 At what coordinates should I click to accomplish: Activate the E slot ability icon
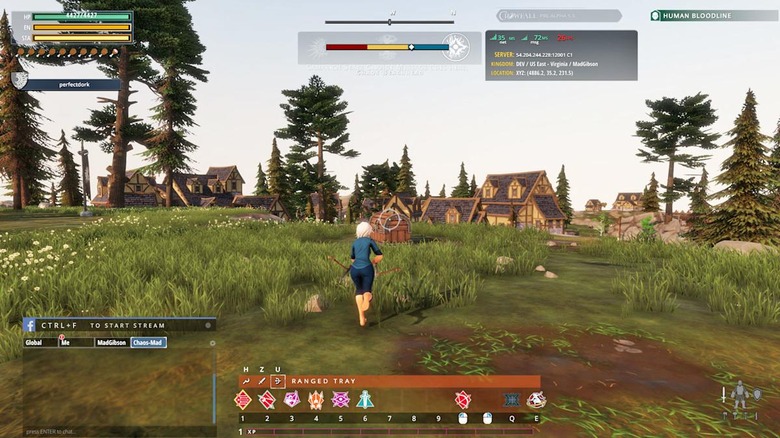[x=537, y=400]
